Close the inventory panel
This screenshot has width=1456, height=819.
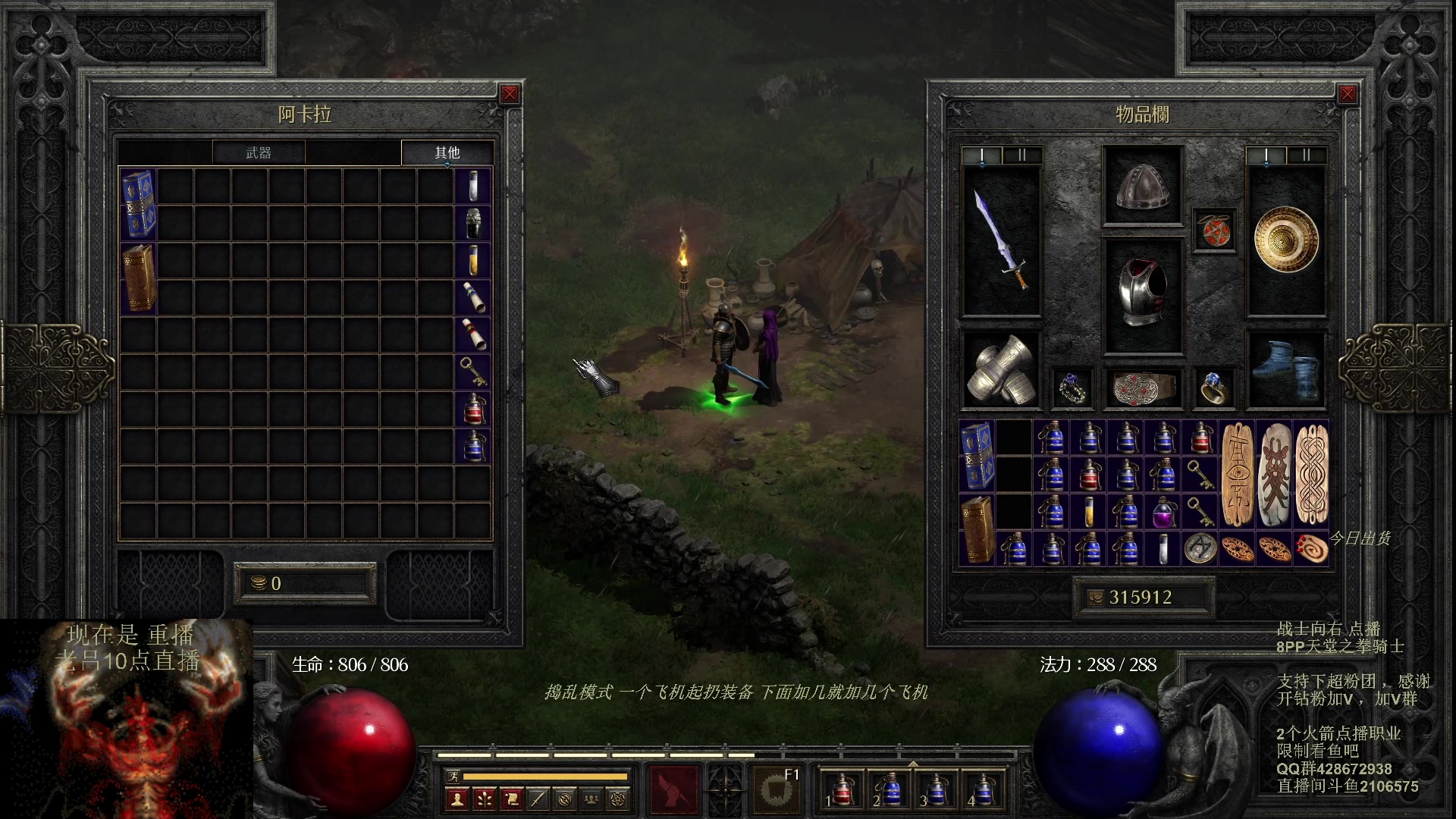point(1347,94)
